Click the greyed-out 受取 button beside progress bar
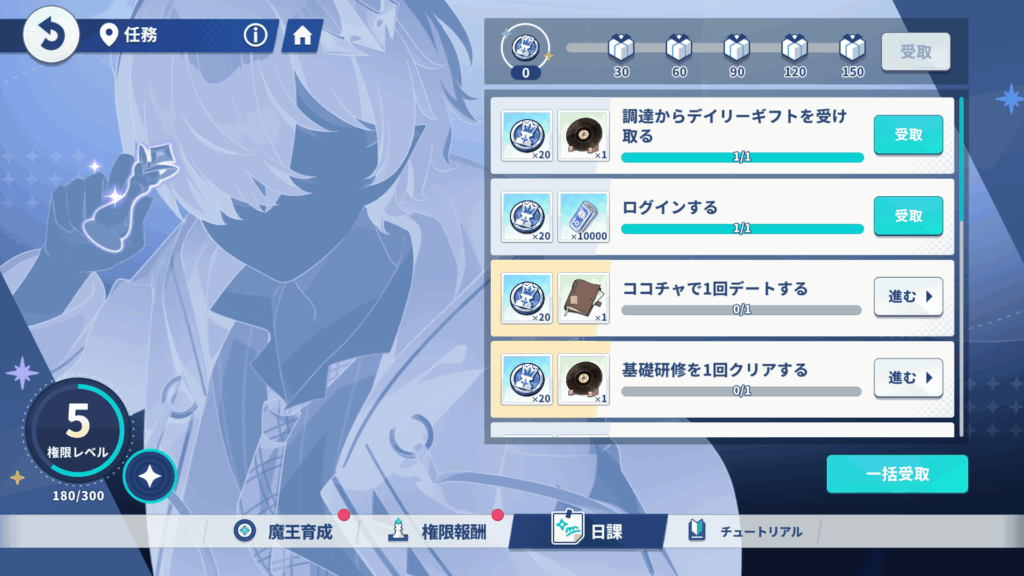This screenshot has width=1024, height=576. click(x=915, y=52)
